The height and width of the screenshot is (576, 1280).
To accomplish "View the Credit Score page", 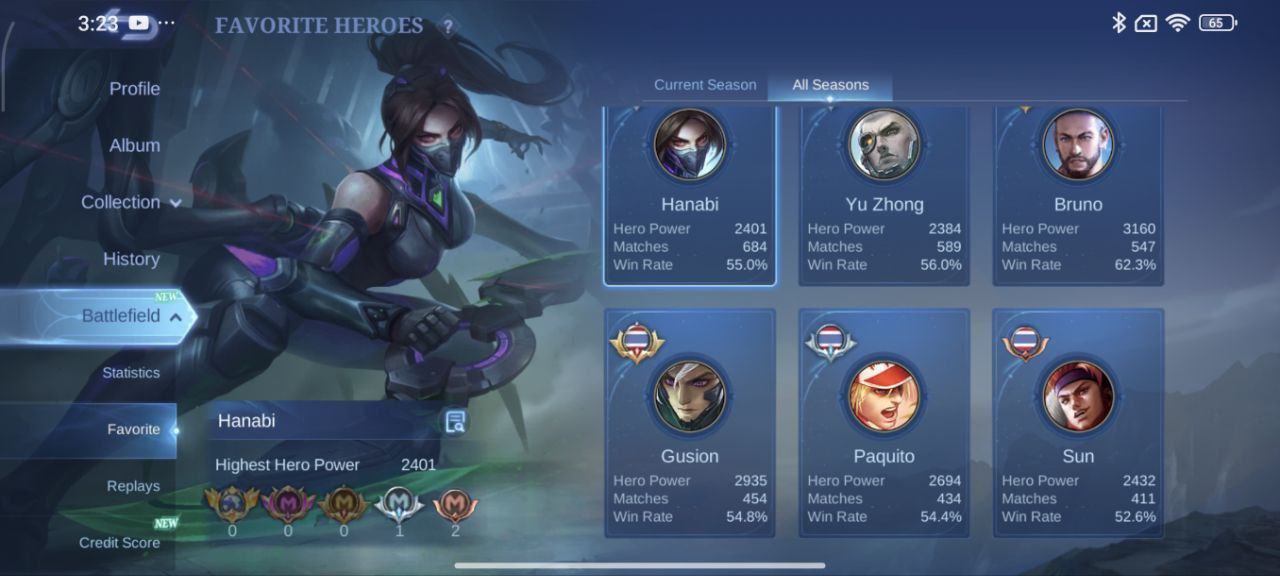I will (119, 543).
